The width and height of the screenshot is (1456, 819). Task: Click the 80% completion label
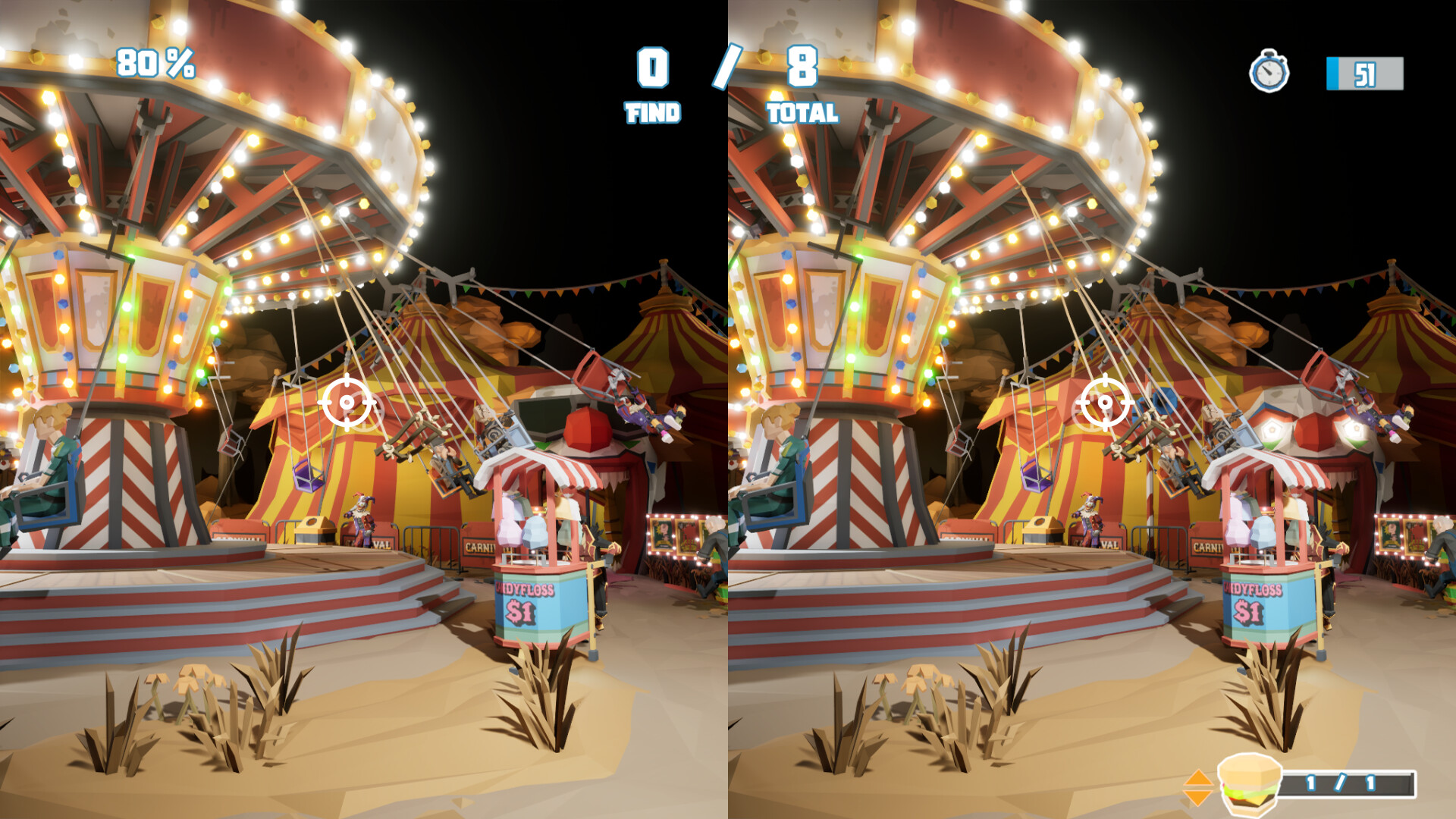click(155, 64)
